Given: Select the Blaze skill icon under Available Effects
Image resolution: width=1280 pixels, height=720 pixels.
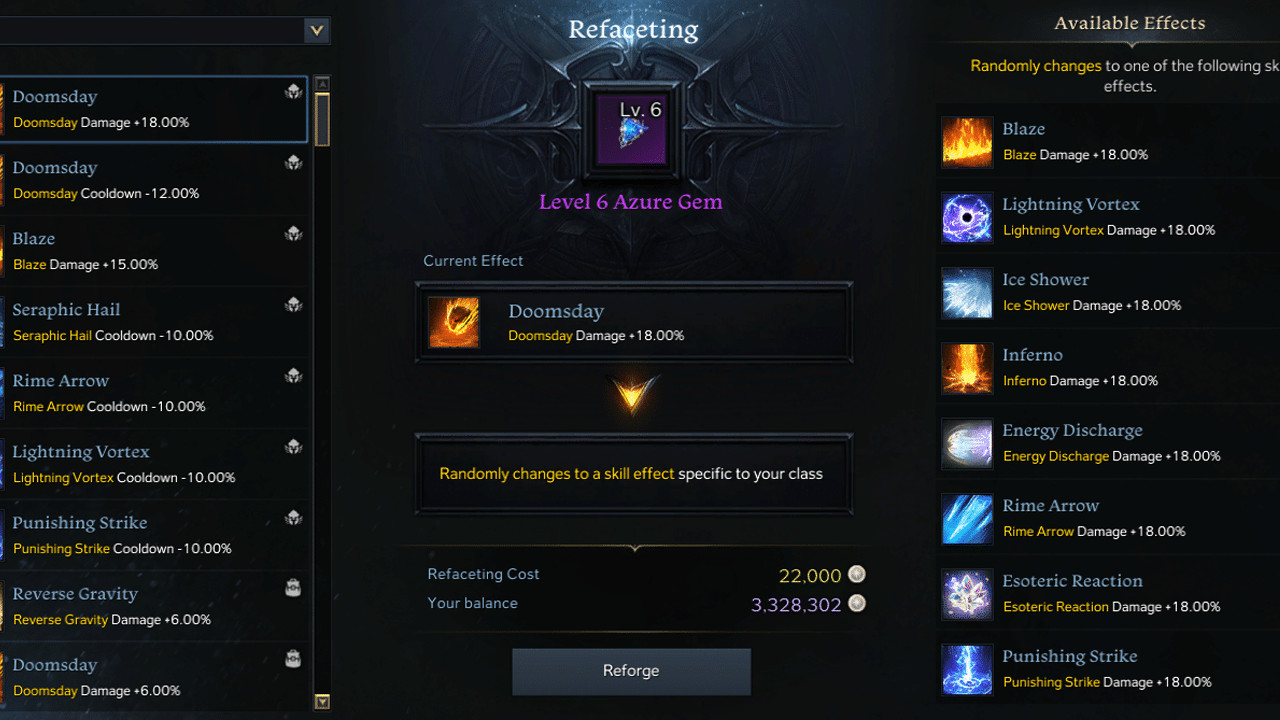Looking at the screenshot, I should pyautogui.click(x=966, y=142).
